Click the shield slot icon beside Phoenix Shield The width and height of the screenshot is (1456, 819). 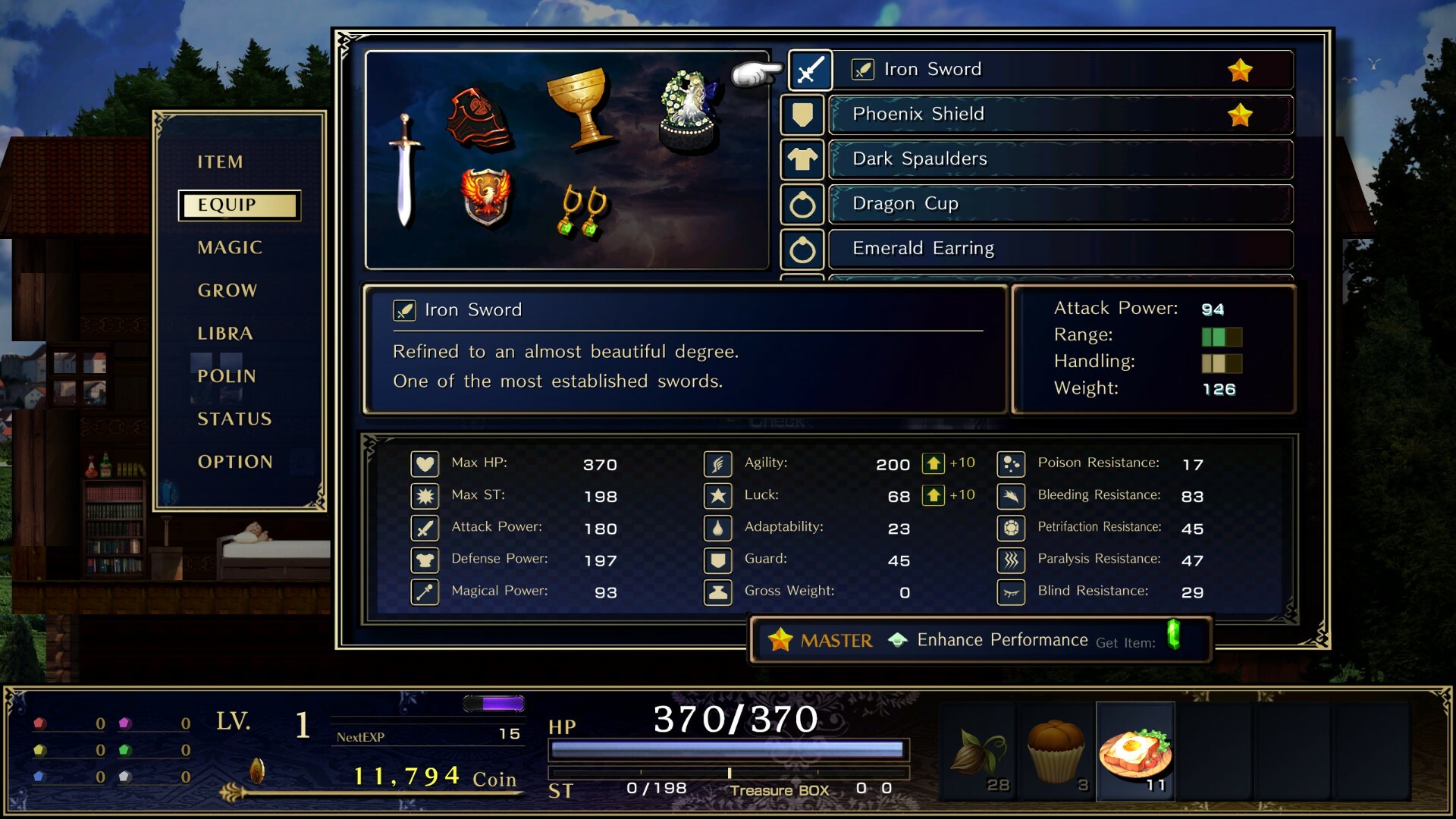[x=802, y=115]
